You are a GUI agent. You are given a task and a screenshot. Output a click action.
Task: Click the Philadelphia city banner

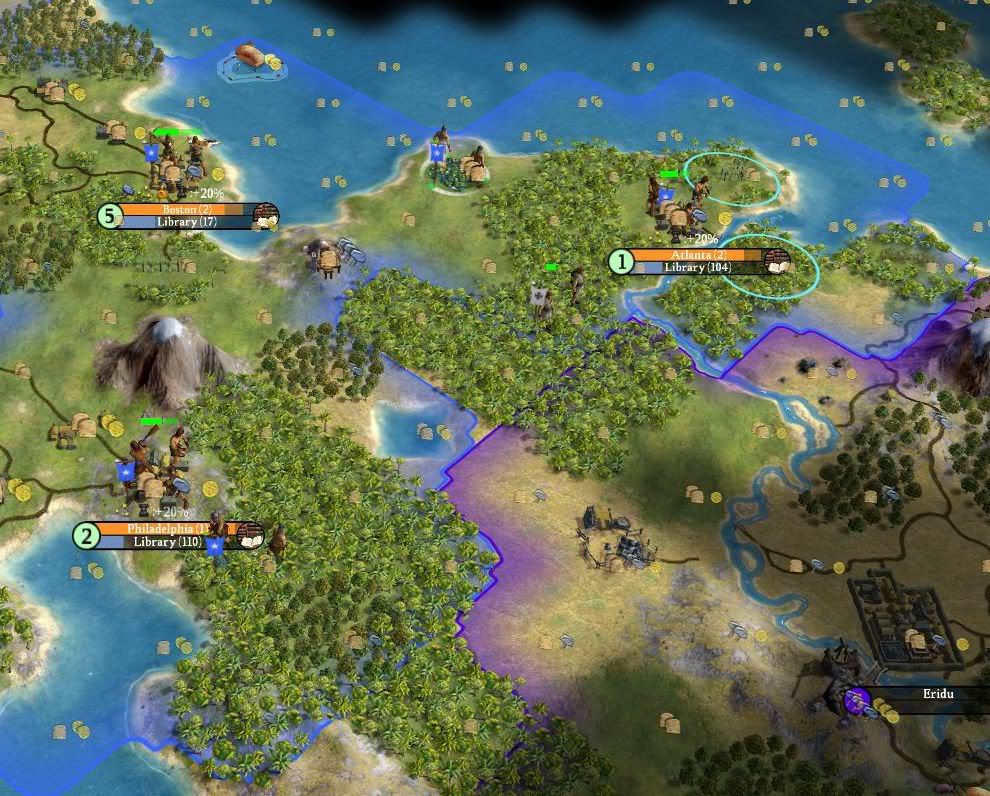click(x=166, y=528)
